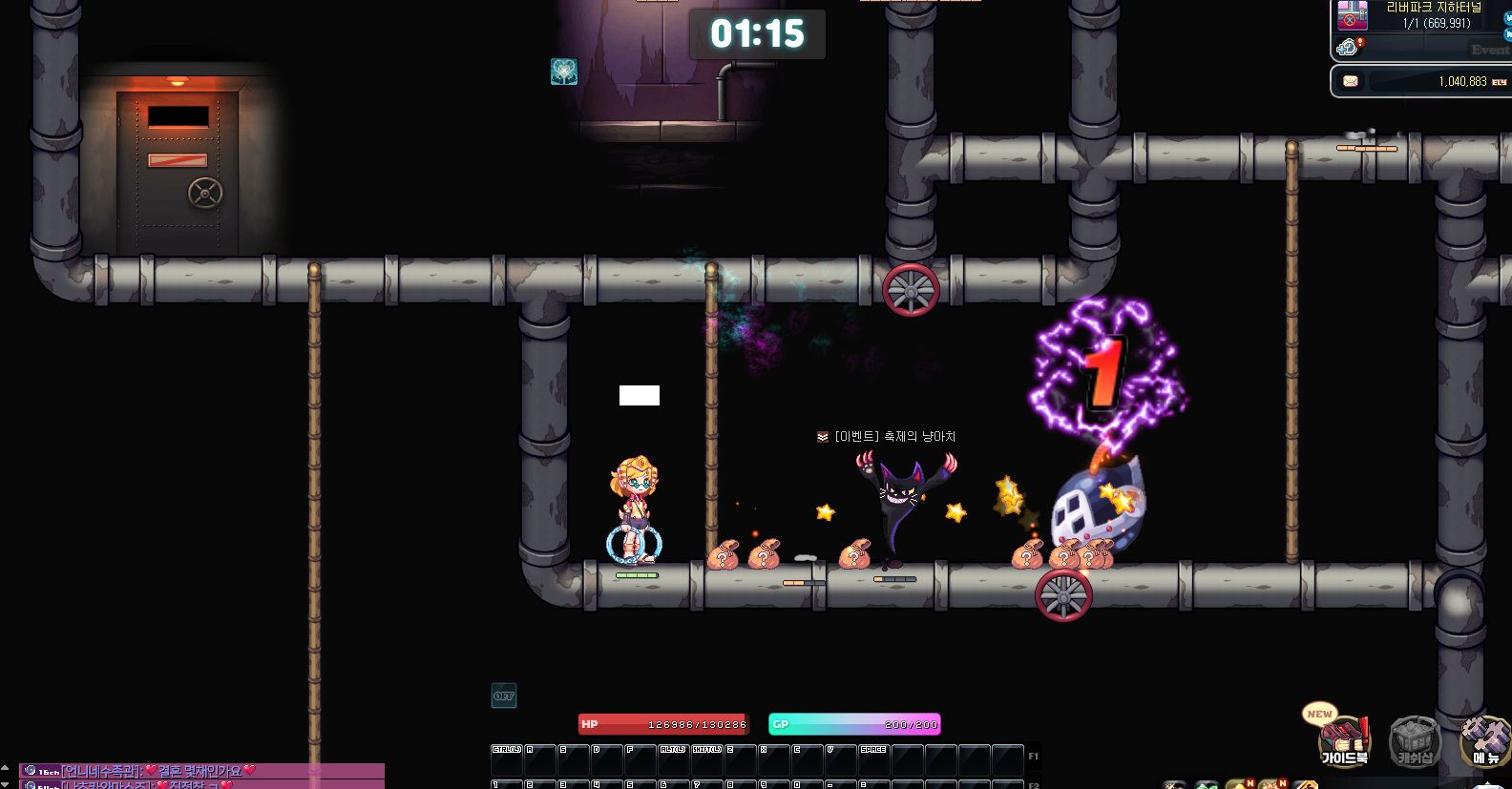The height and width of the screenshot is (789, 1512).
Task: Open the 캐쉬샵 cash shop
Action: pyautogui.click(x=1415, y=741)
